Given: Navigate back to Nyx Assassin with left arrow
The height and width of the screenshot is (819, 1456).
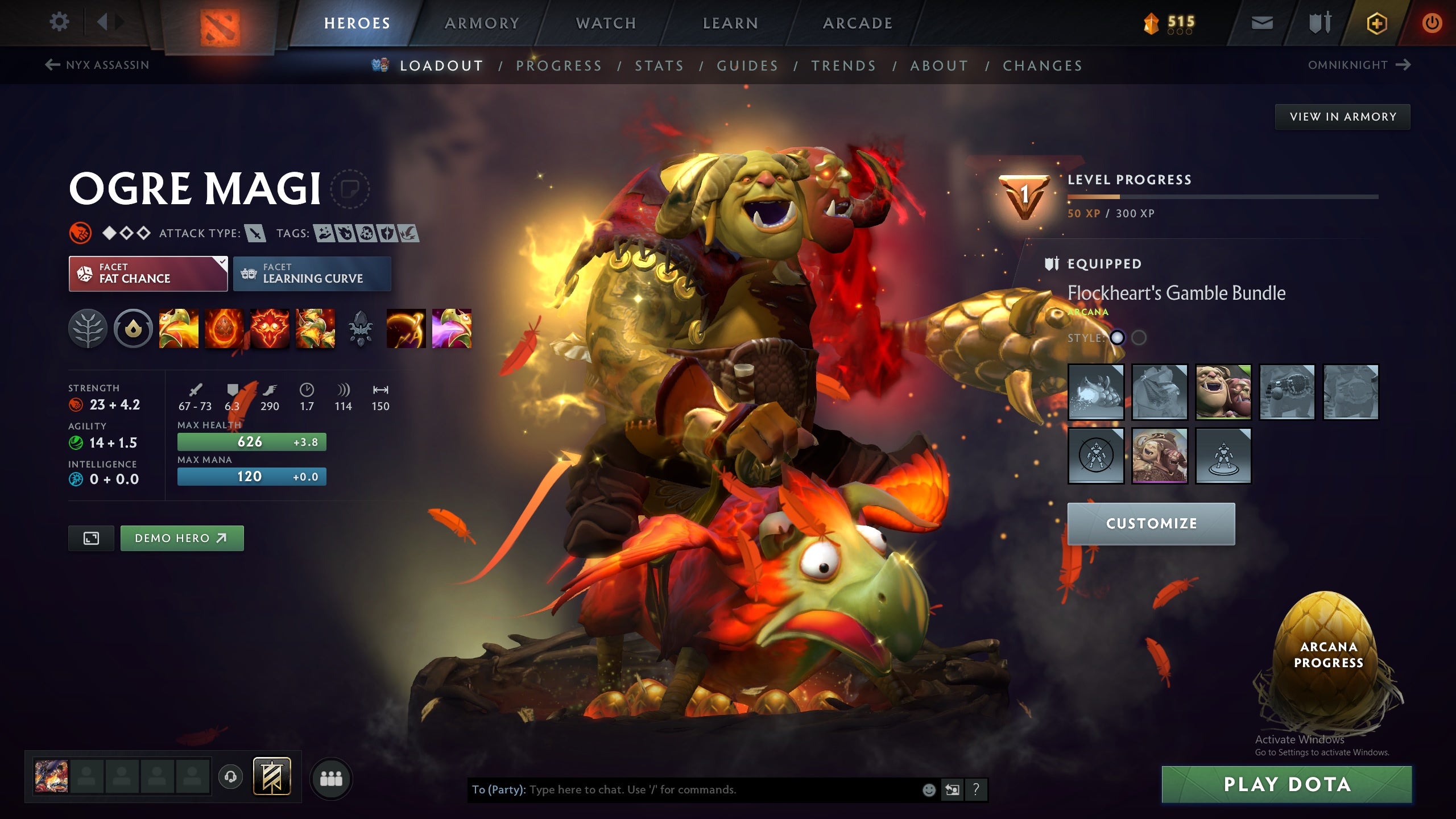Looking at the screenshot, I should (52, 65).
